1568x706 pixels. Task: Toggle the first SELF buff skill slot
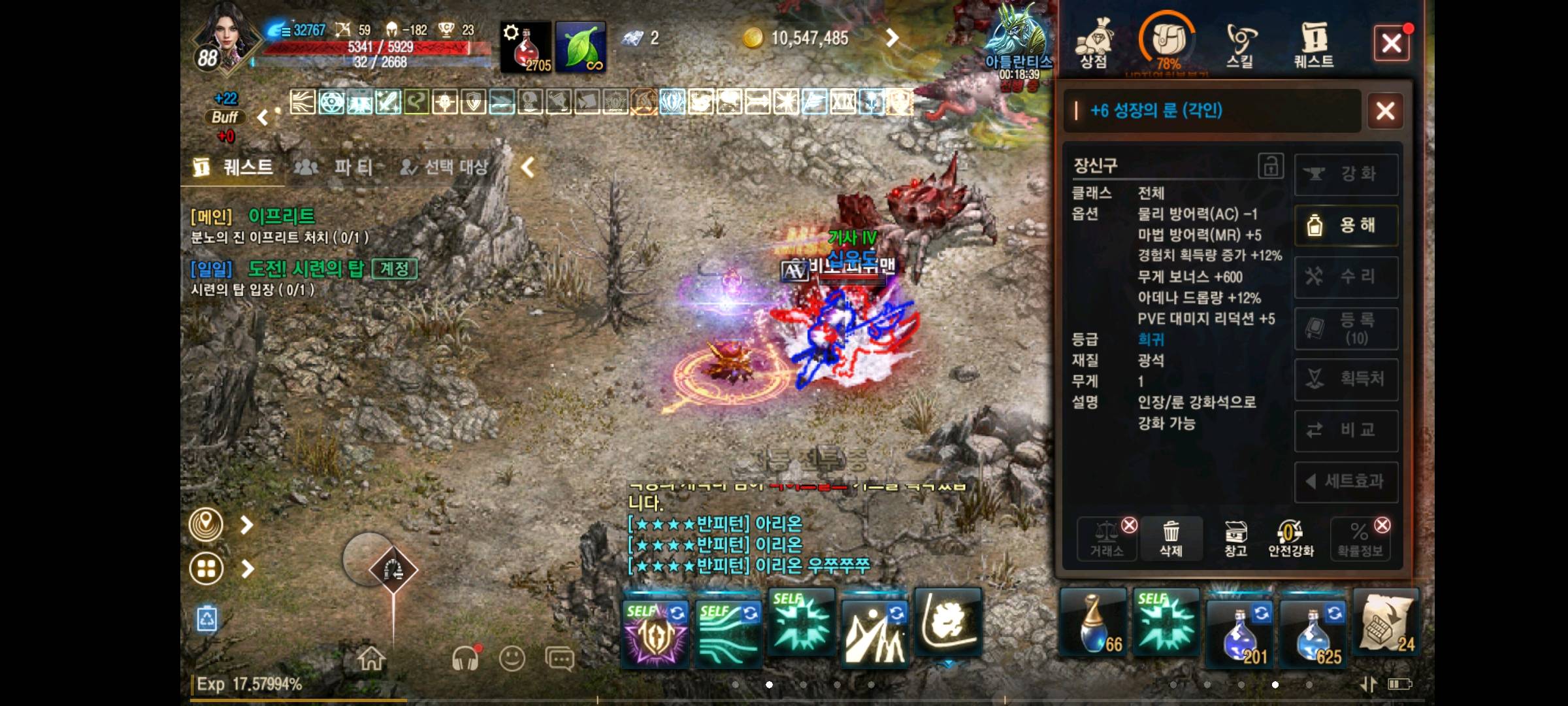pyautogui.click(x=654, y=631)
